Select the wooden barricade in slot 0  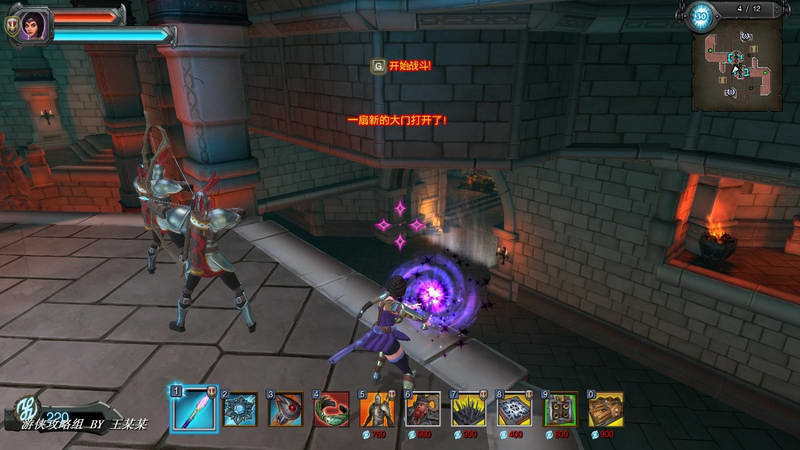606,409
